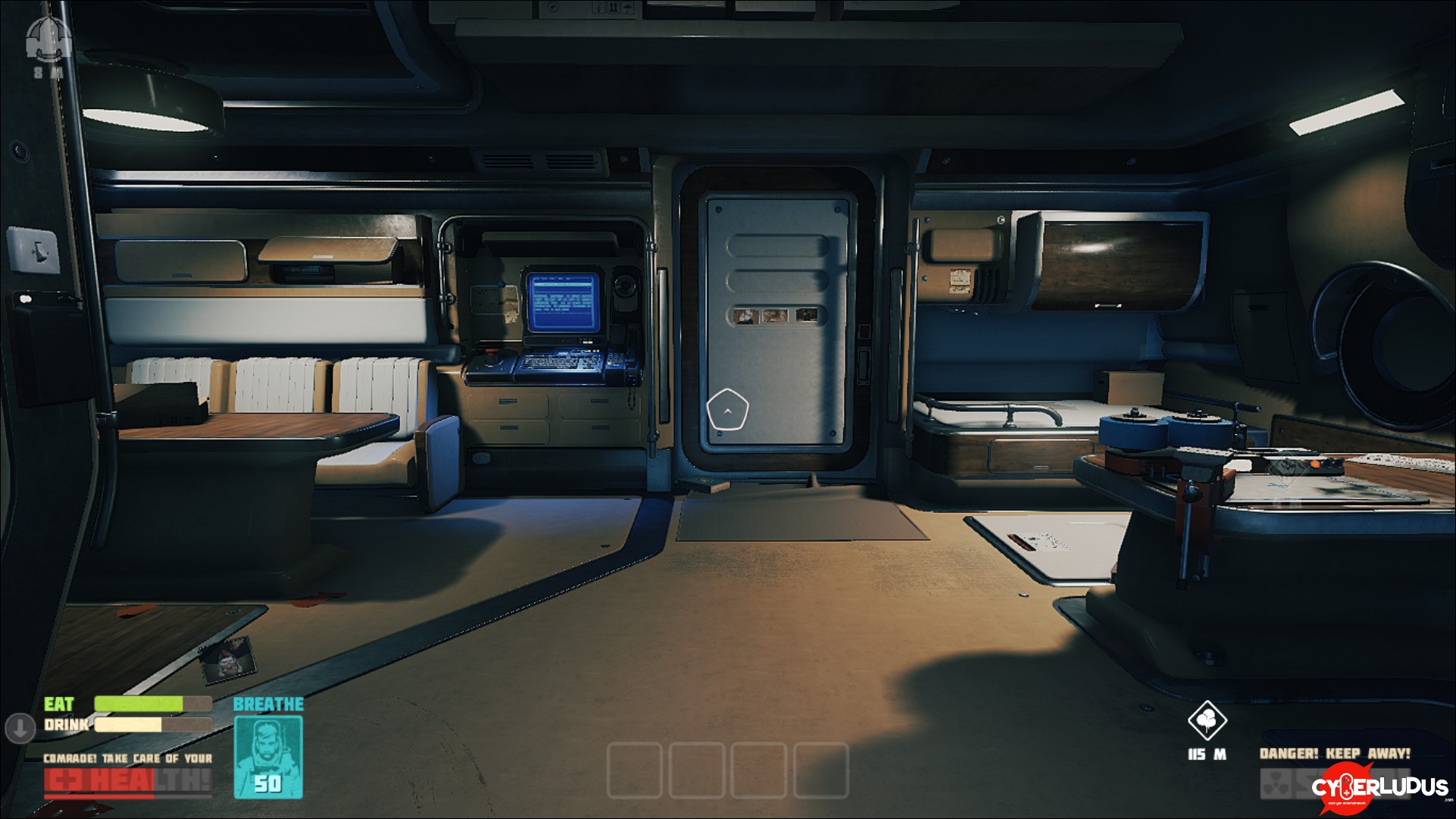Select the tree waypoint diamond marker
Viewport: 1456px width, 819px height.
1207,720
